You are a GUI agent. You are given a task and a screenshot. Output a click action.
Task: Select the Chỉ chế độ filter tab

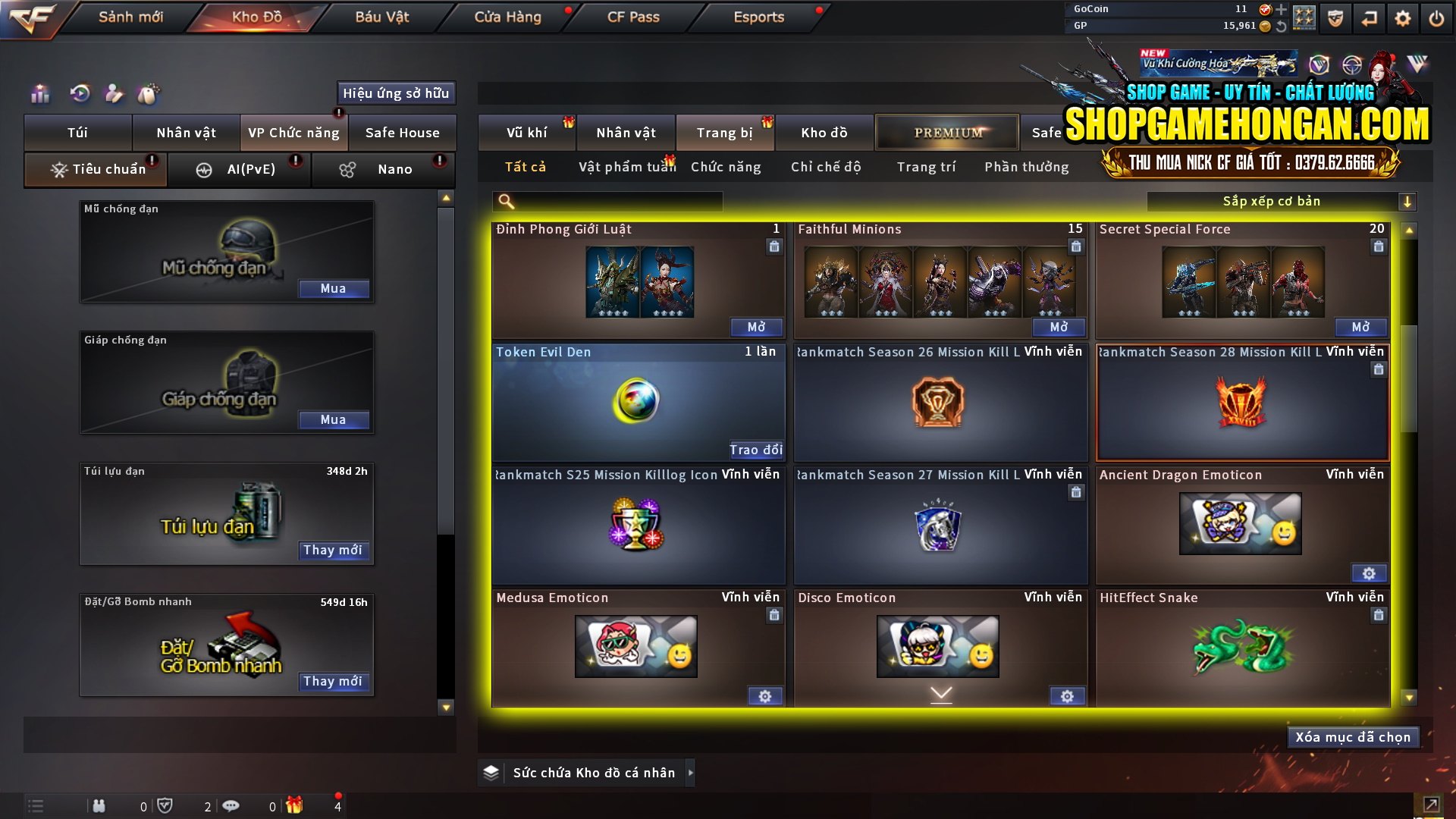click(x=825, y=167)
